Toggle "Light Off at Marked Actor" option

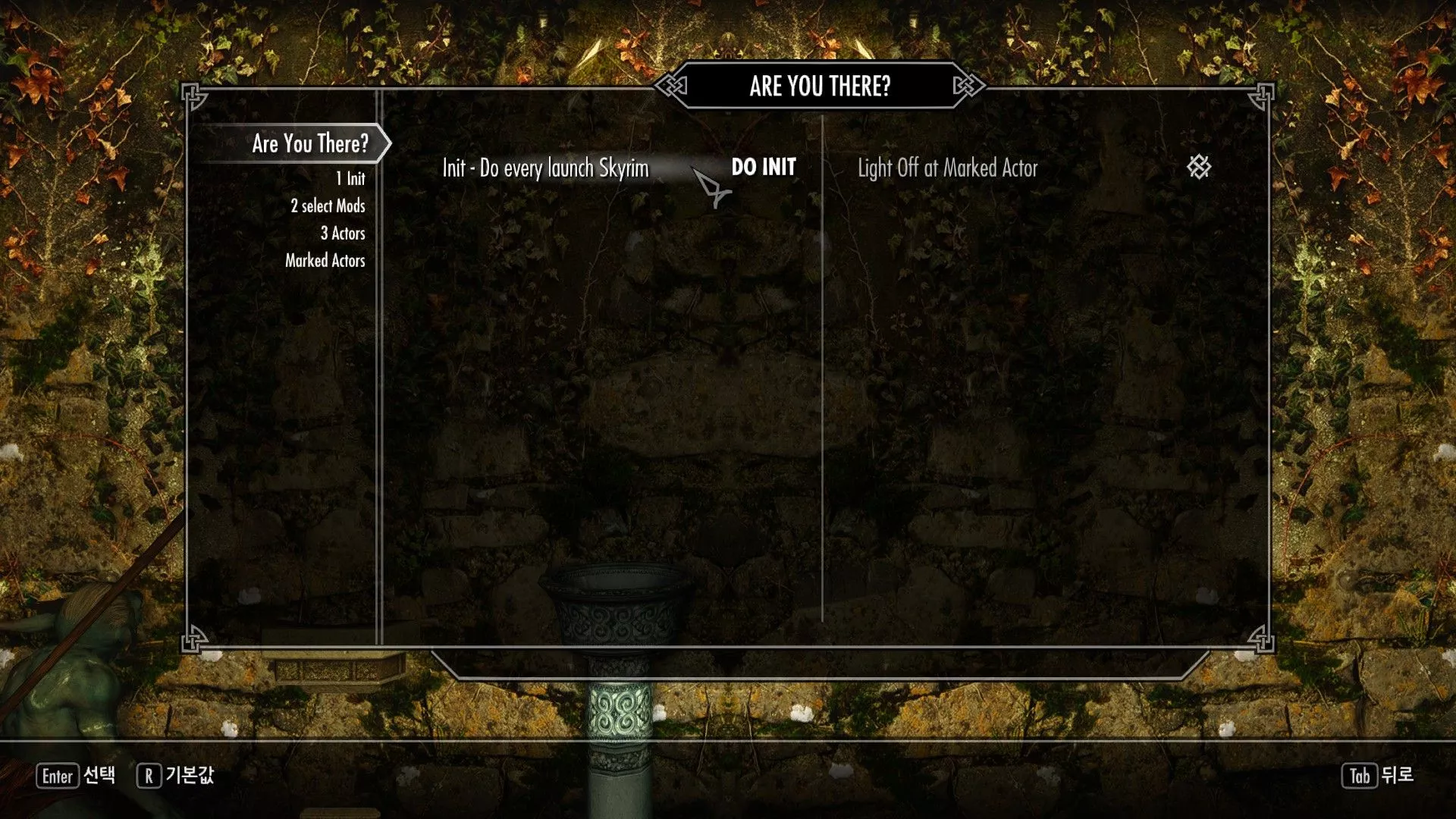click(x=1198, y=168)
